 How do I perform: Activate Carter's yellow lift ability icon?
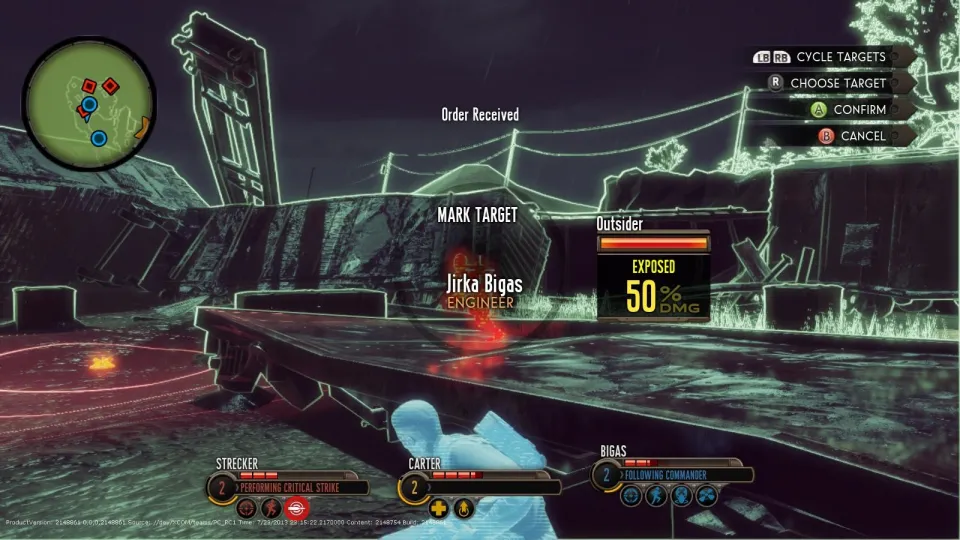463,509
